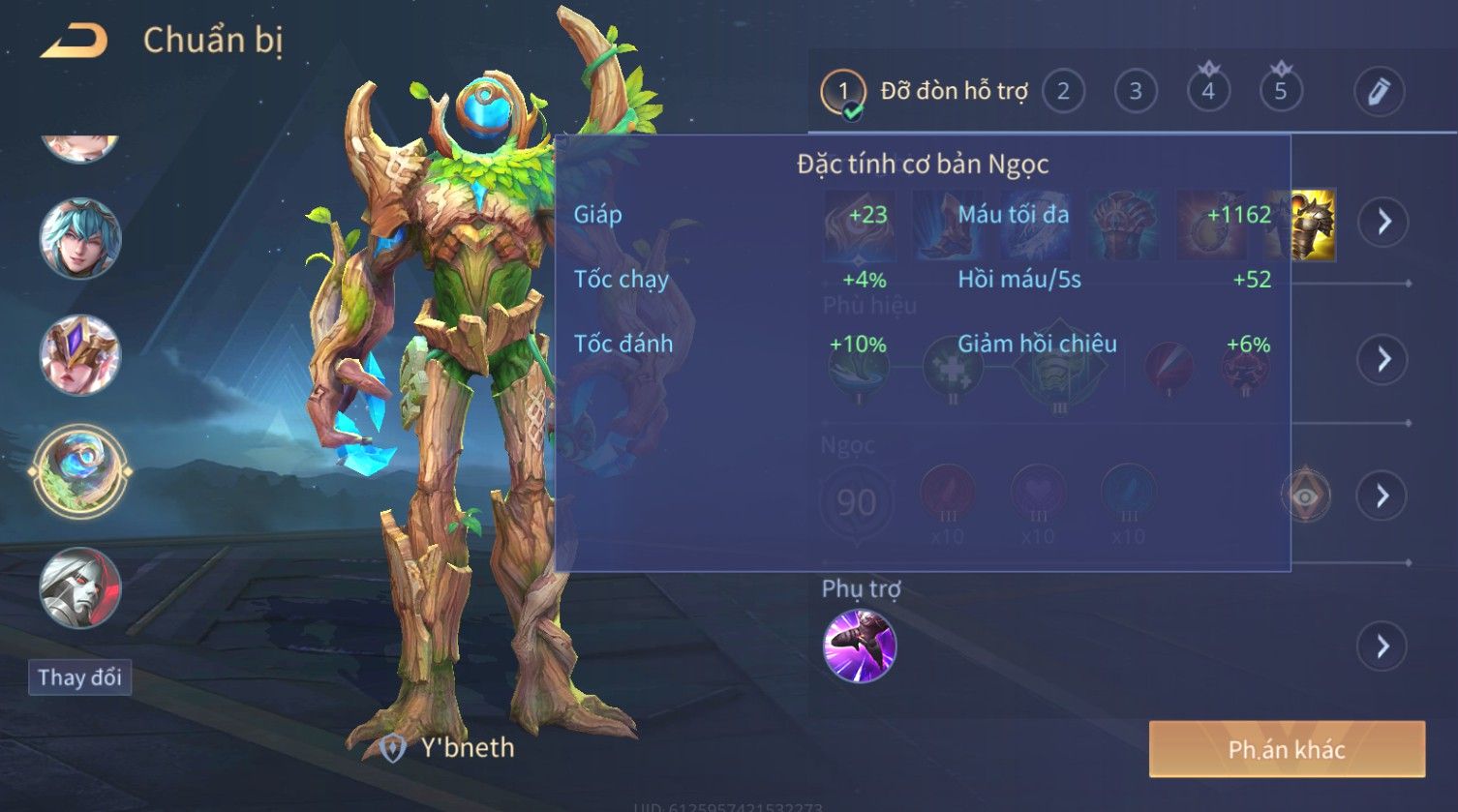Go back using the arrow button
The height and width of the screenshot is (812, 1458).
click(x=74, y=41)
